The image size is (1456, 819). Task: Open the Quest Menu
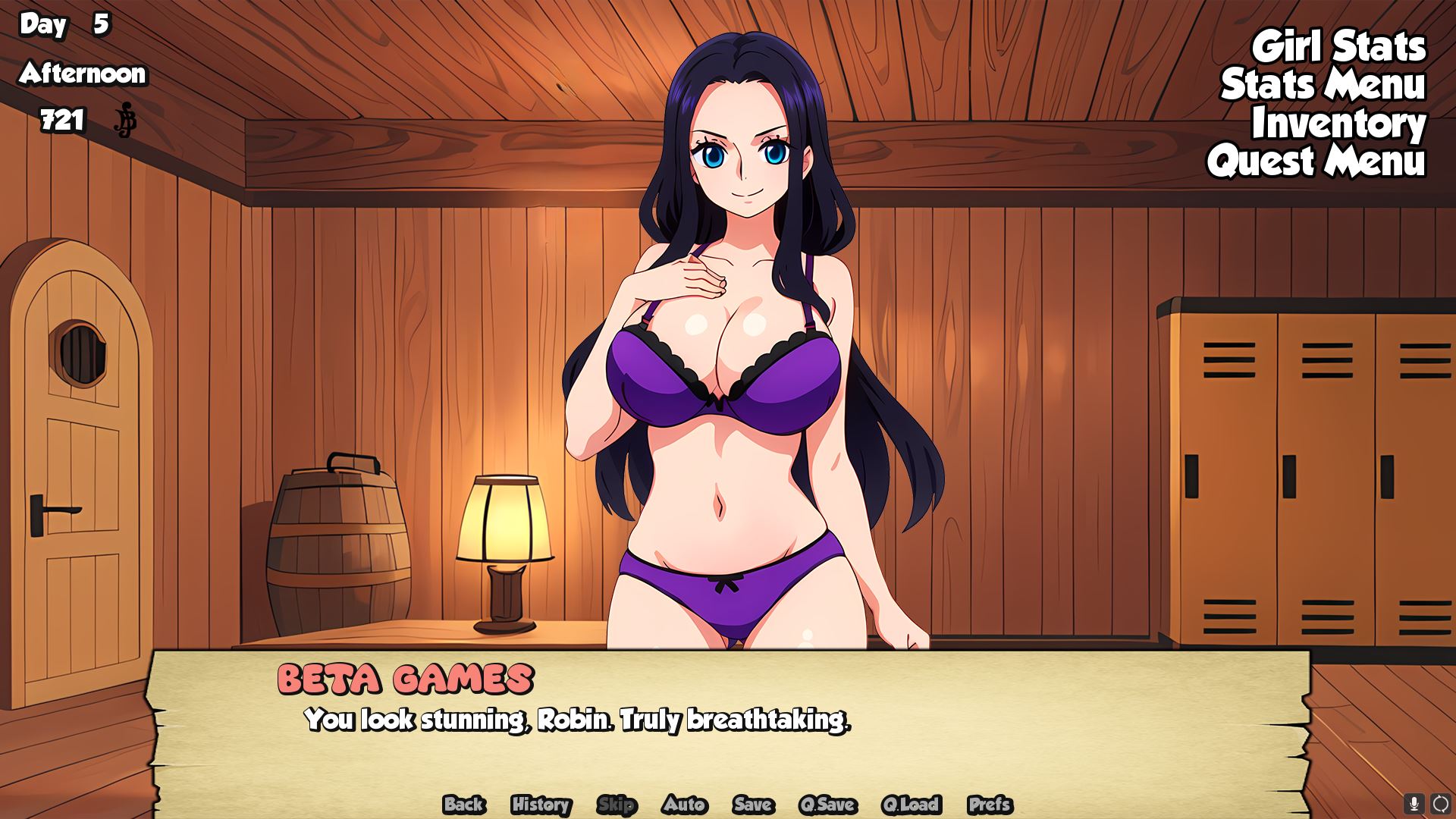tap(1316, 162)
